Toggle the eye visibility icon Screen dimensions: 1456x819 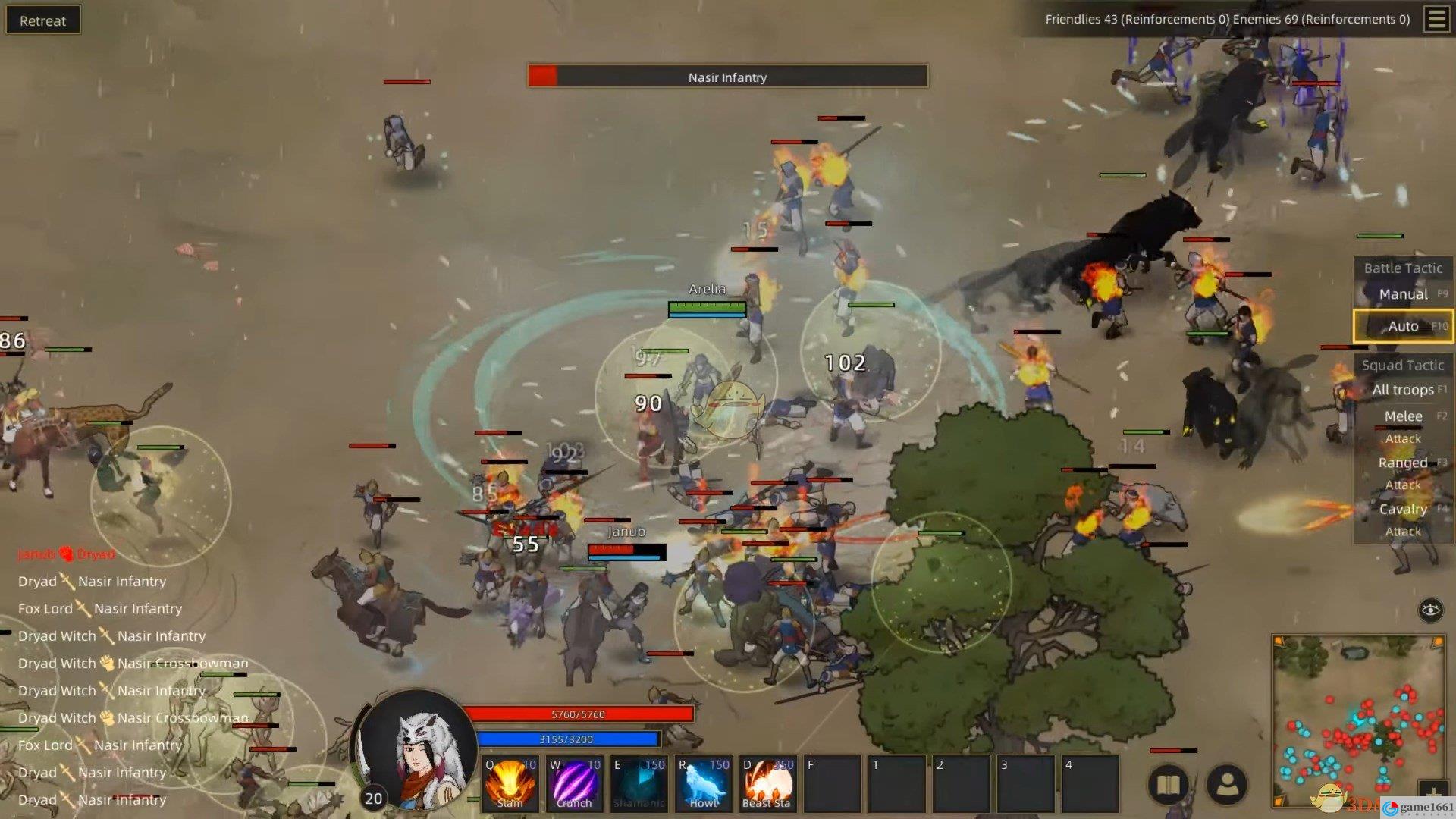pos(1430,610)
